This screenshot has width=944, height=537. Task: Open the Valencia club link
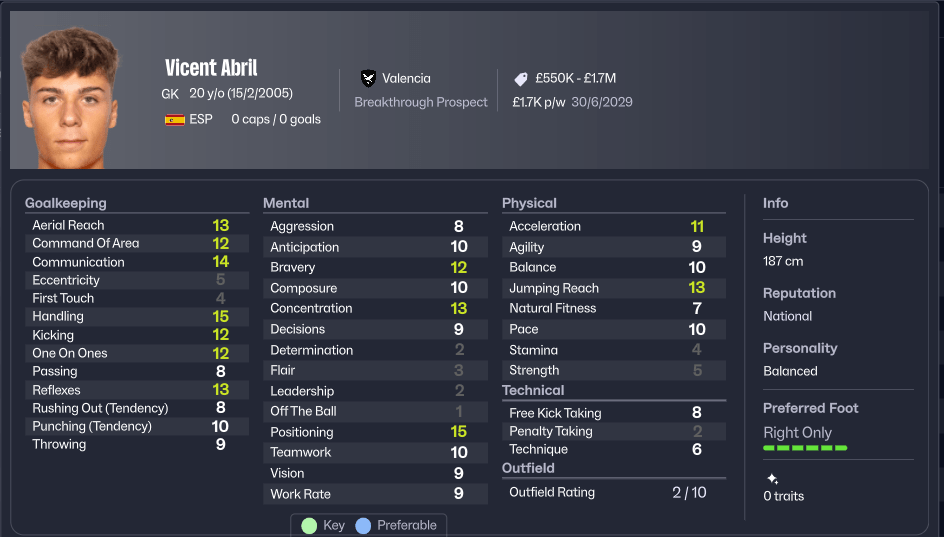click(x=406, y=78)
